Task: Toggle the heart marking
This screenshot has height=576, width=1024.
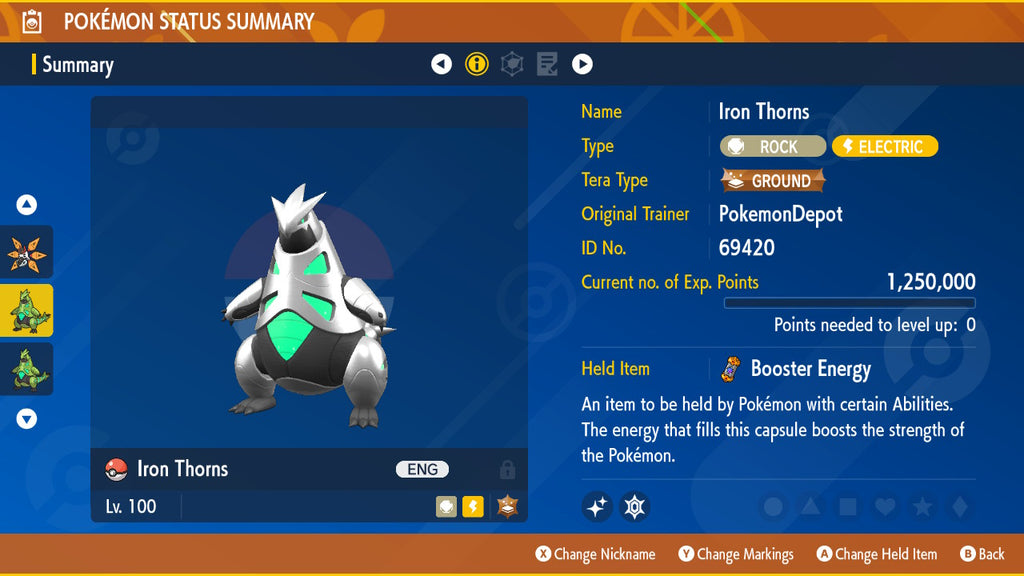Action: click(x=885, y=507)
